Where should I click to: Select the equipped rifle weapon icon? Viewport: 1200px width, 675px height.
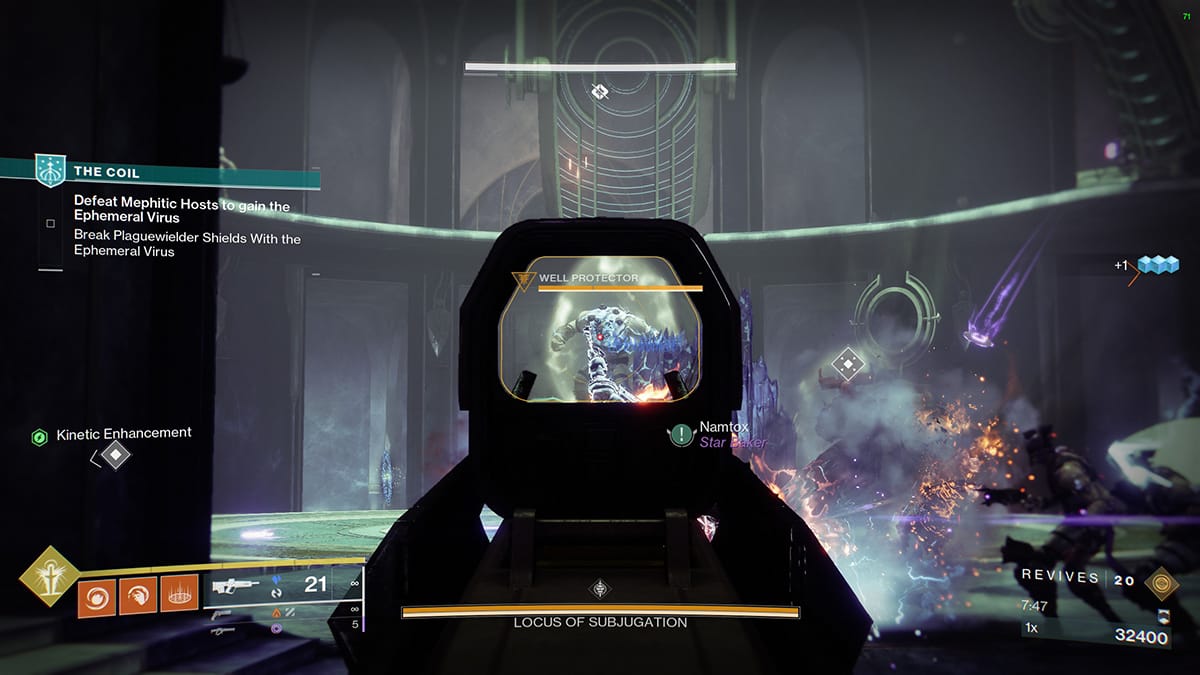237,585
